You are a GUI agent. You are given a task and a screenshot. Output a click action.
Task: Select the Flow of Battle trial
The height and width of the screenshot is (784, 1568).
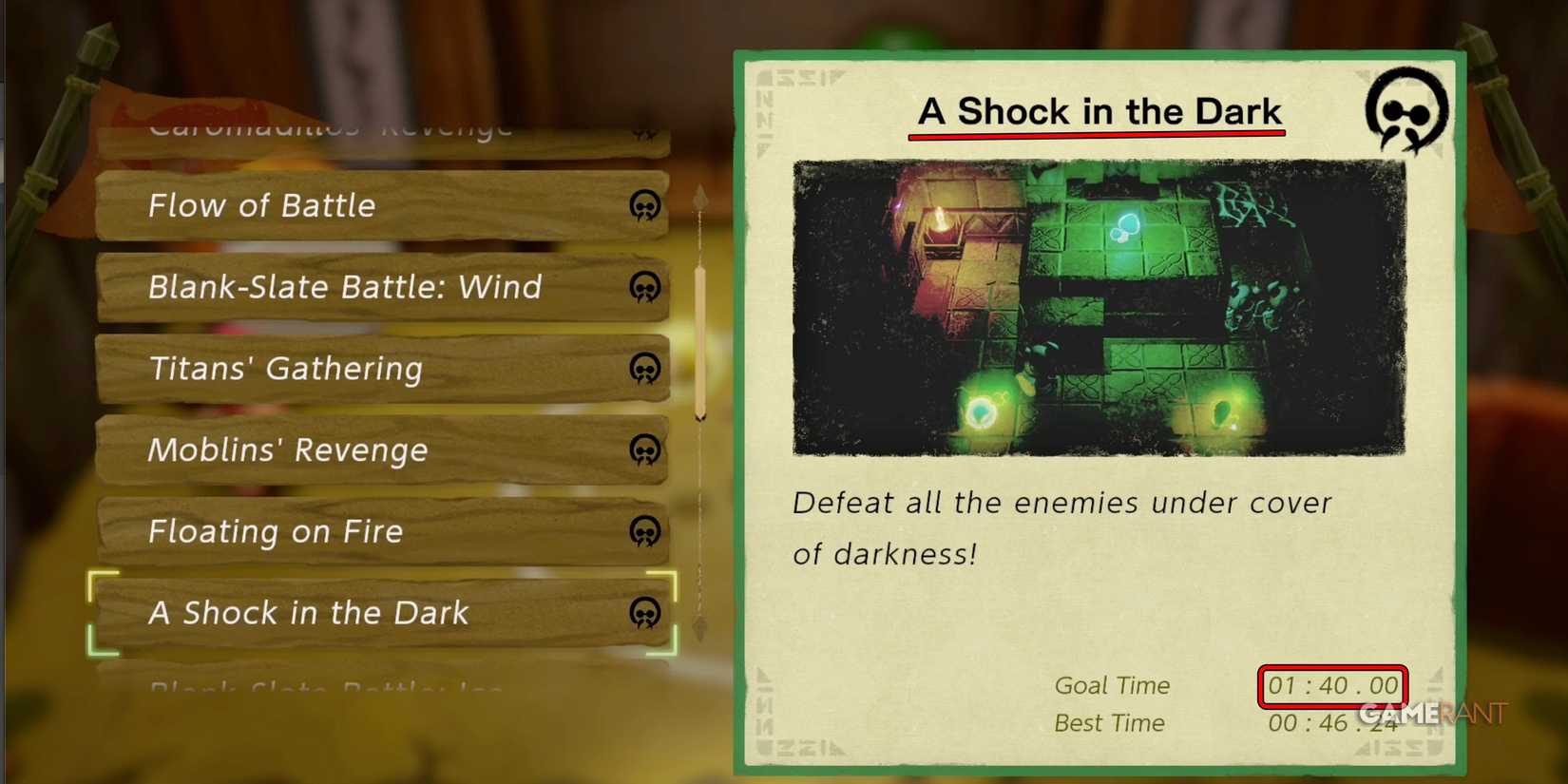coord(333,206)
